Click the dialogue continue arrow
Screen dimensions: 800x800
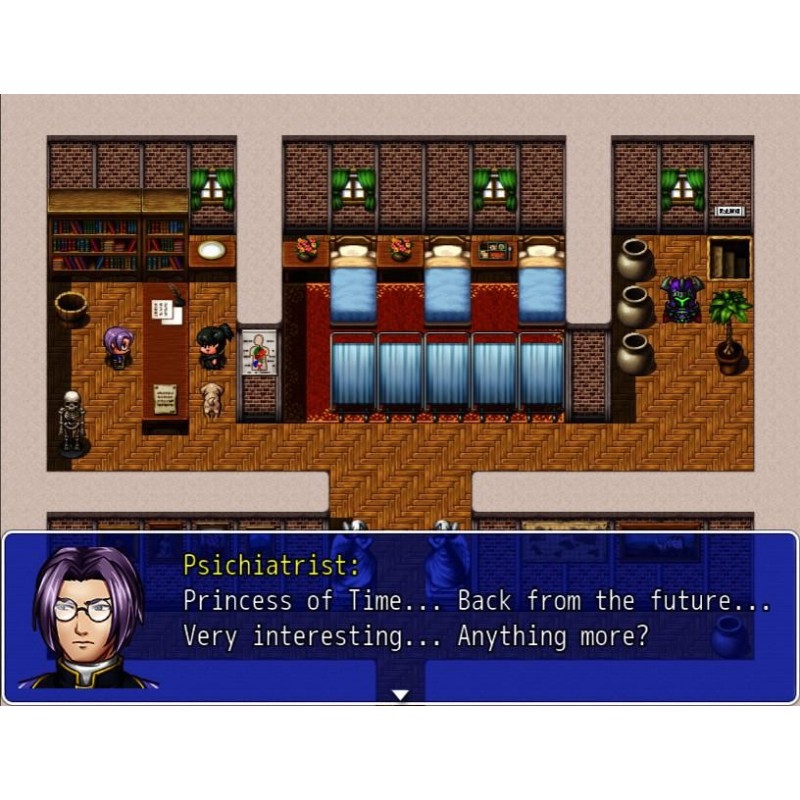(x=400, y=694)
